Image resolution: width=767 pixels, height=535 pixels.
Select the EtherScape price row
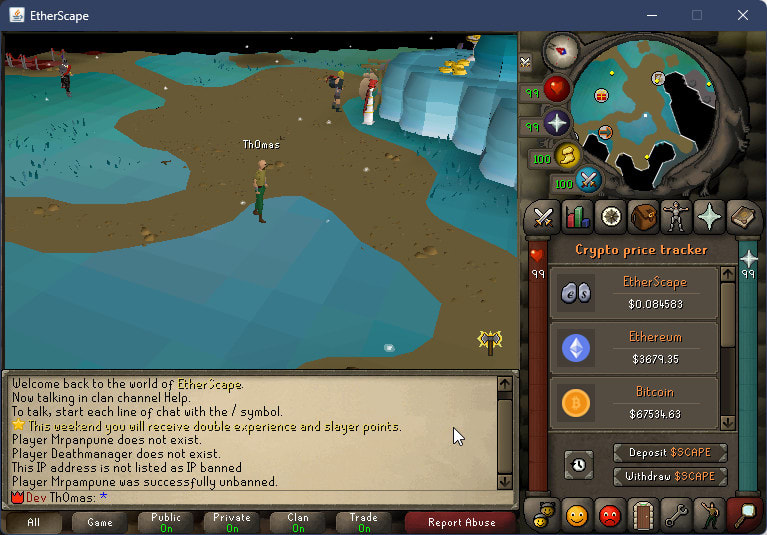pyautogui.click(x=633, y=292)
